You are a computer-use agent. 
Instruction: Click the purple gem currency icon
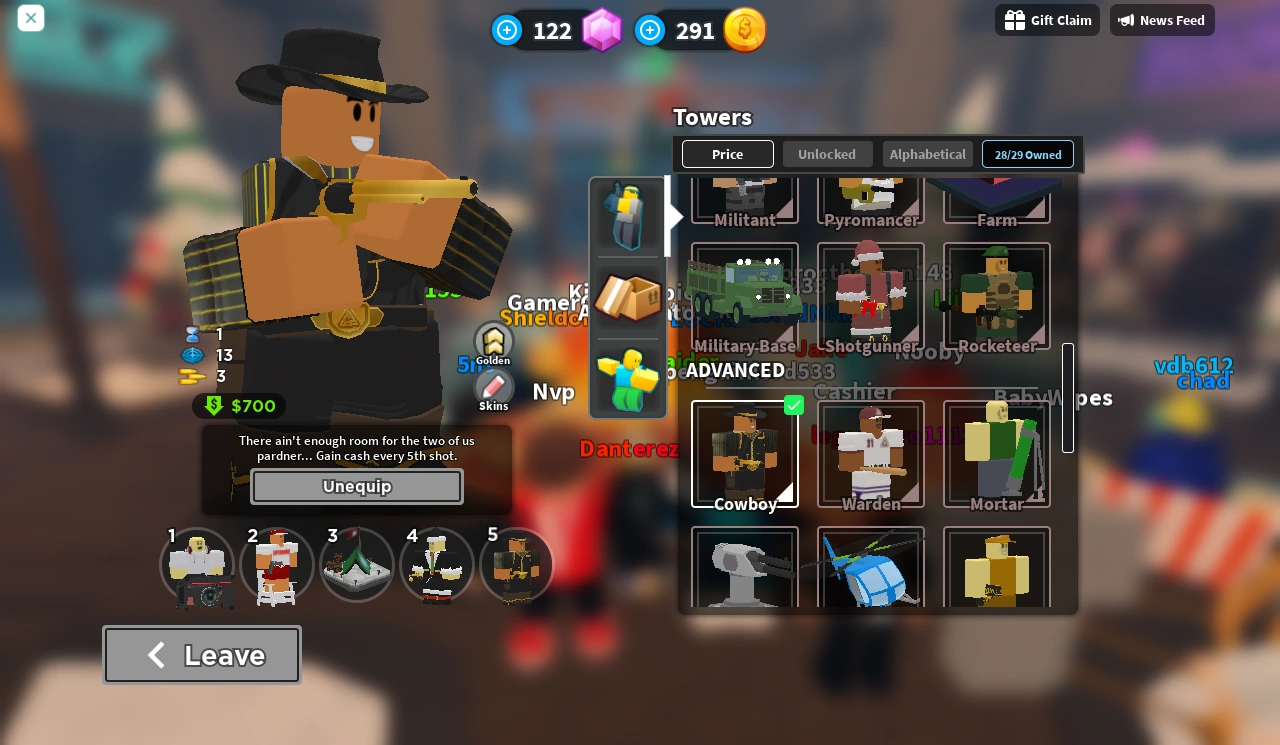coord(601,30)
